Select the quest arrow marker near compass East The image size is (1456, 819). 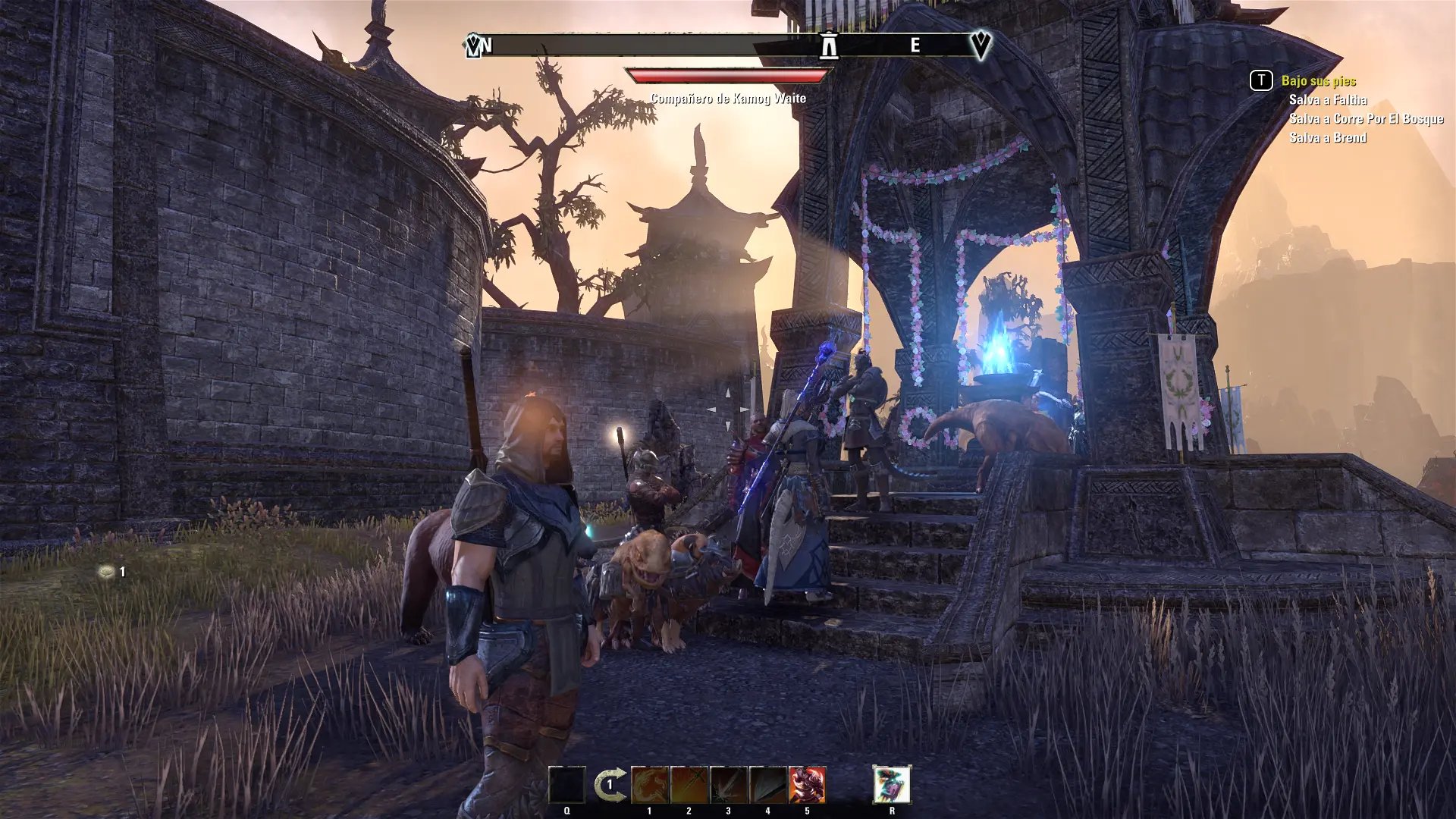(x=981, y=45)
